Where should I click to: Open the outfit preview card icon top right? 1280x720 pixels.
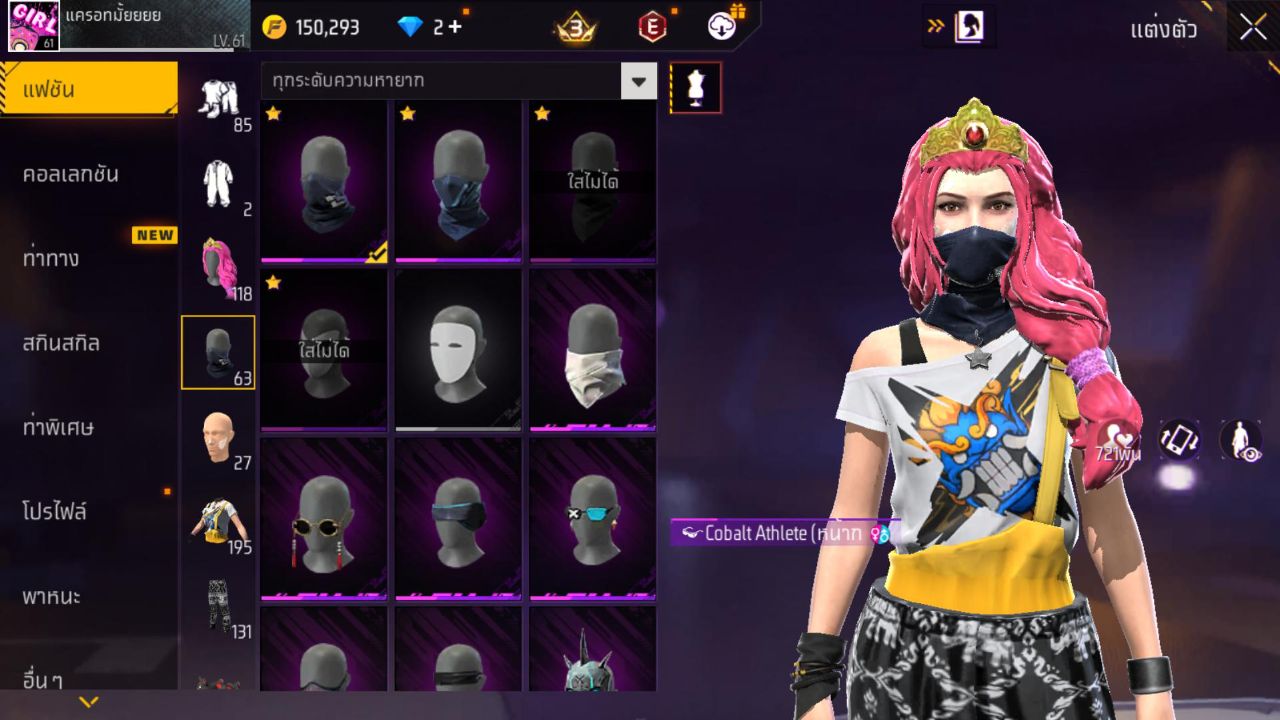point(967,27)
